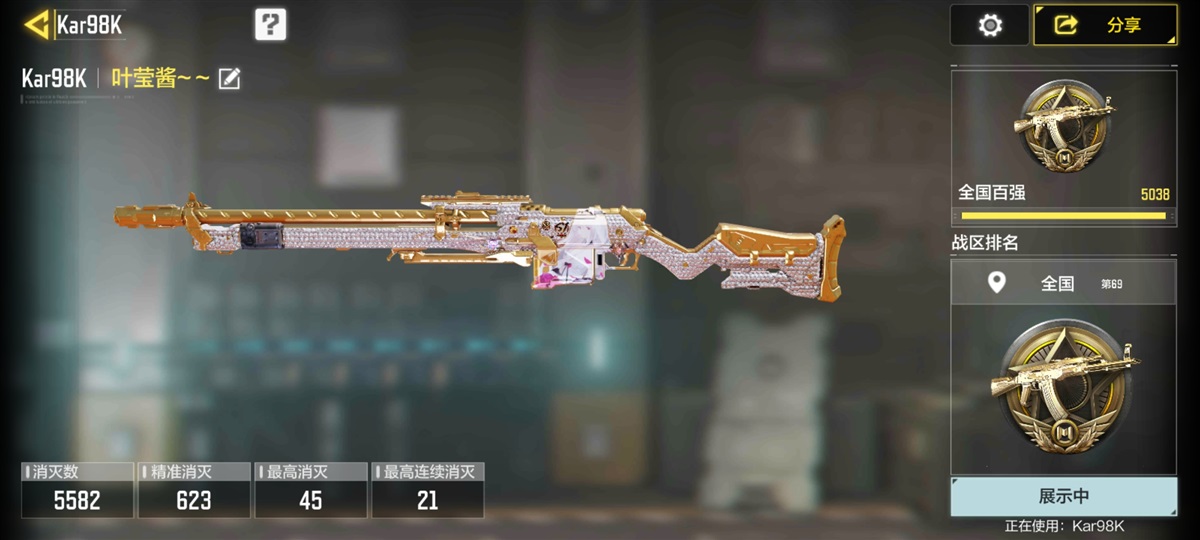The image size is (1200, 540).
Task: Open the gear settings button
Action: click(989, 25)
